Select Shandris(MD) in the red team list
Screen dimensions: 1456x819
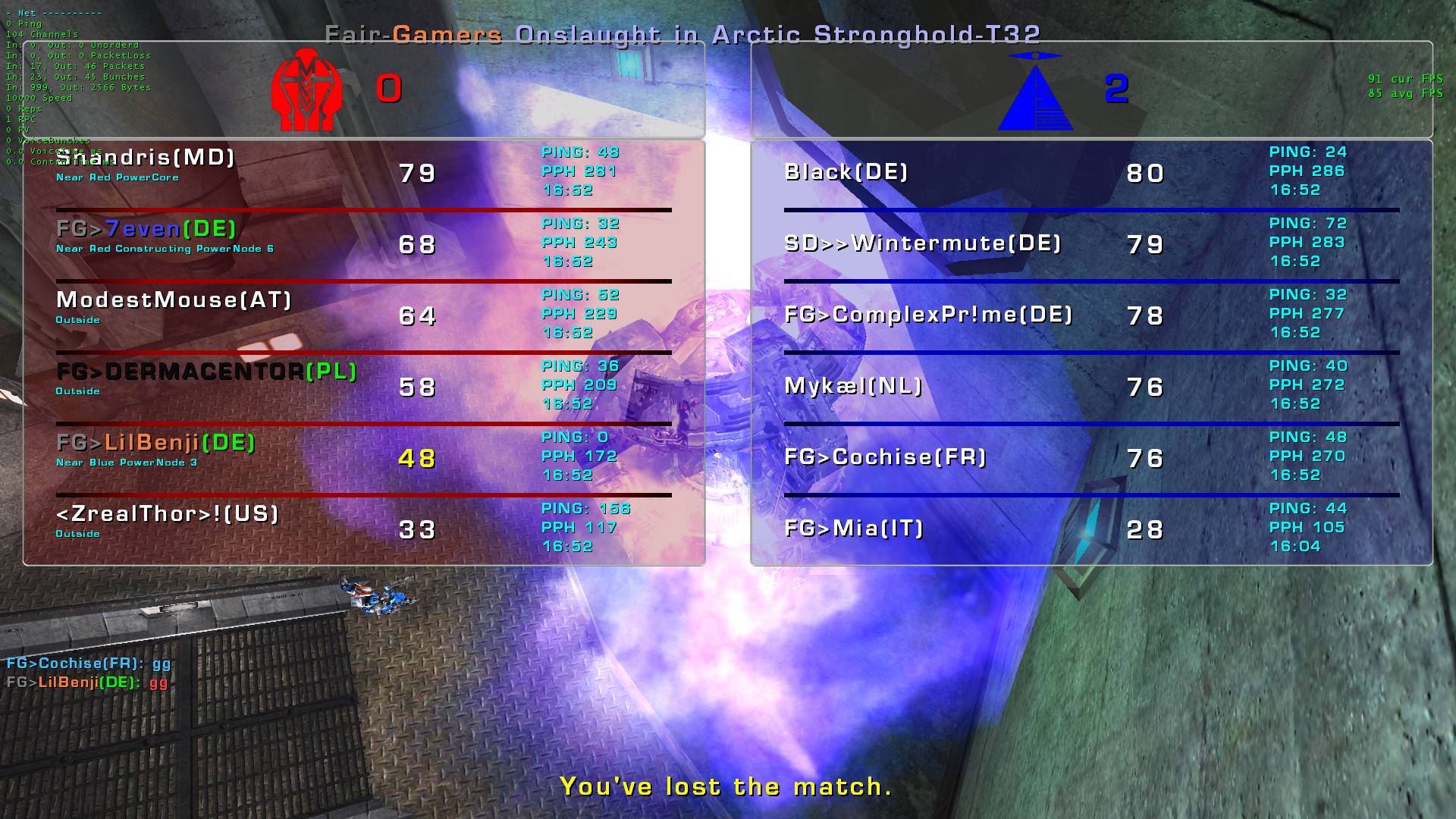(146, 158)
